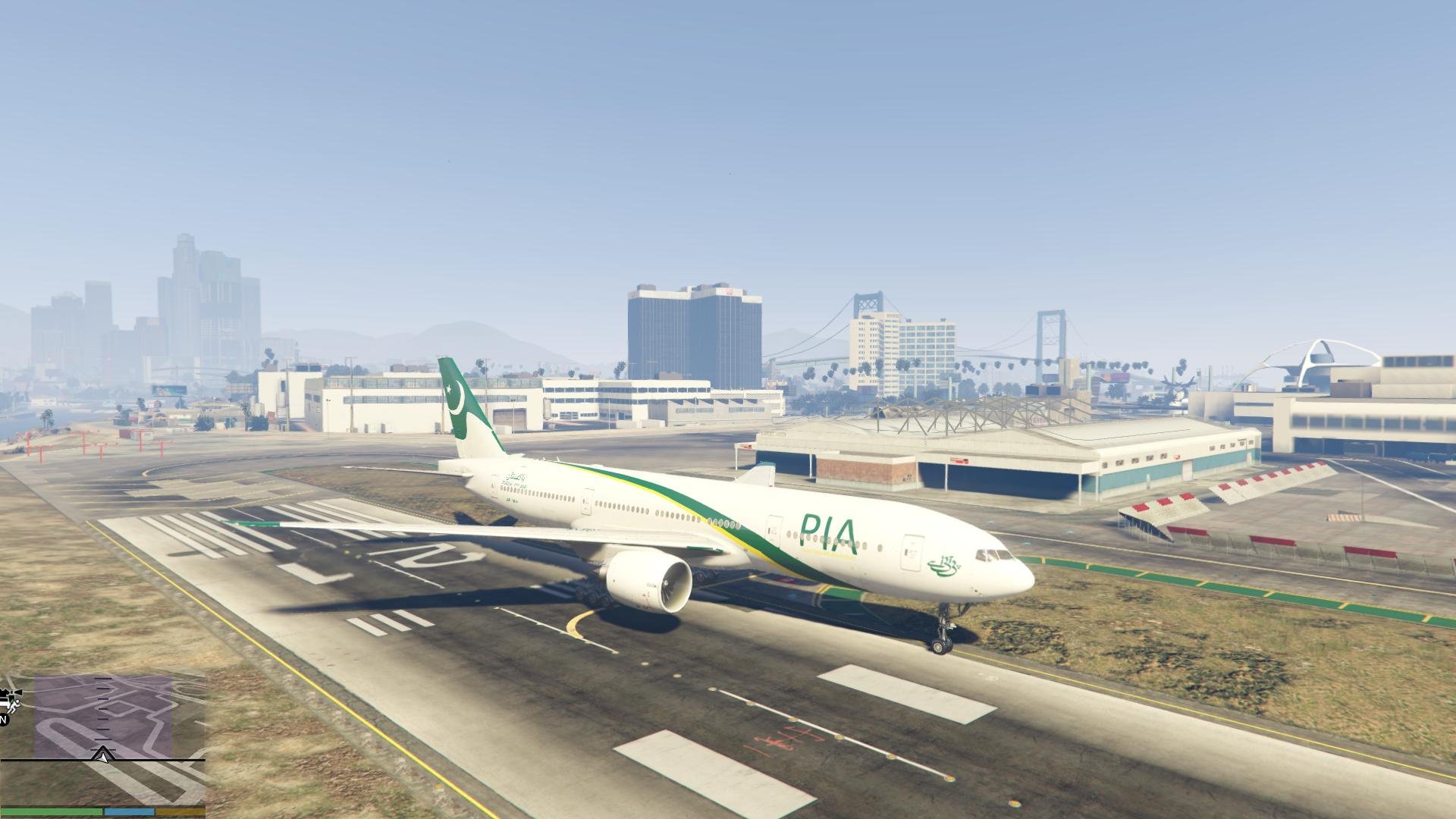
Task: Click the north compass marker on minimap
Action: [3, 719]
